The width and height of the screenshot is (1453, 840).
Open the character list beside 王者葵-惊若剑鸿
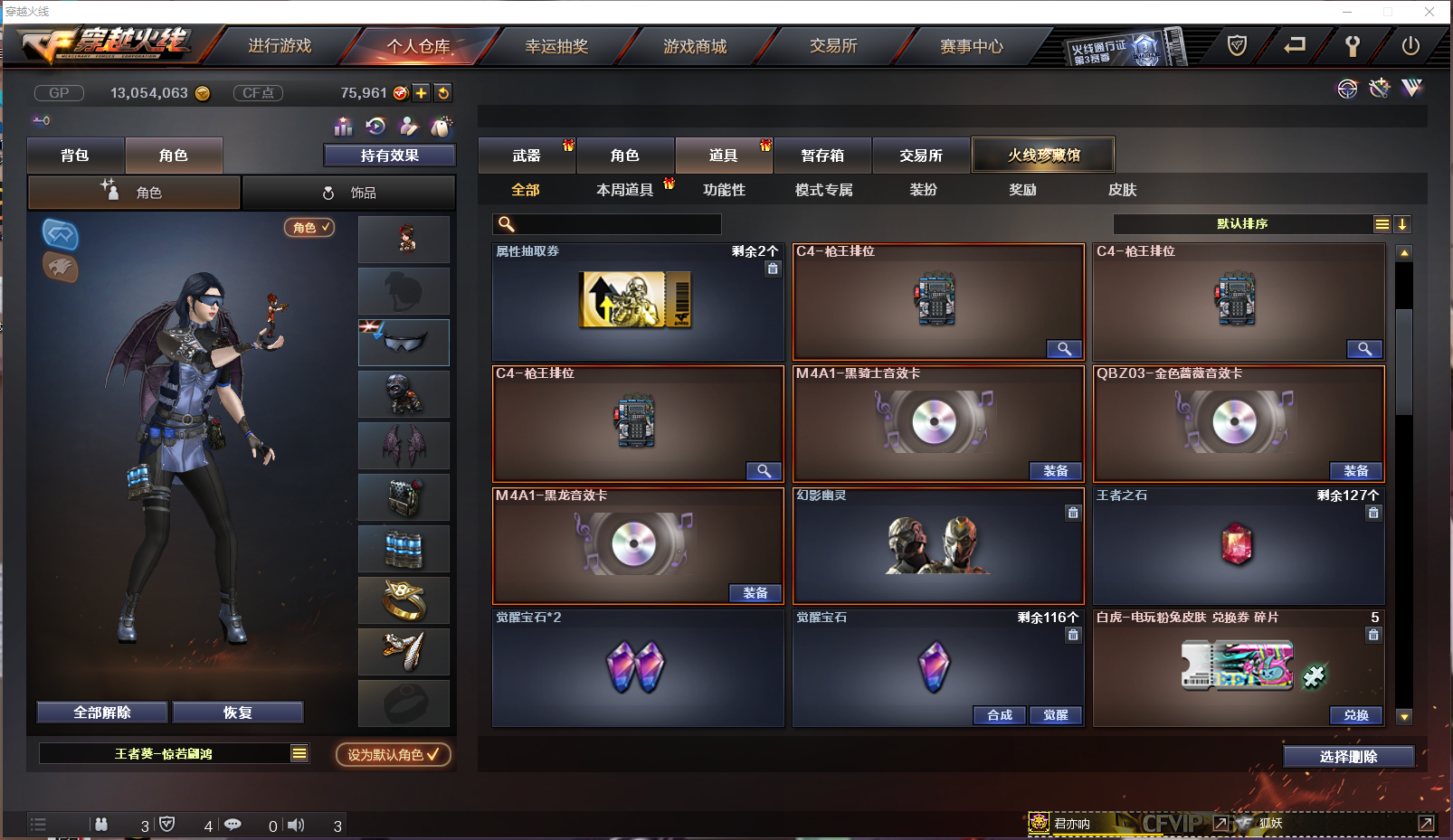[299, 752]
